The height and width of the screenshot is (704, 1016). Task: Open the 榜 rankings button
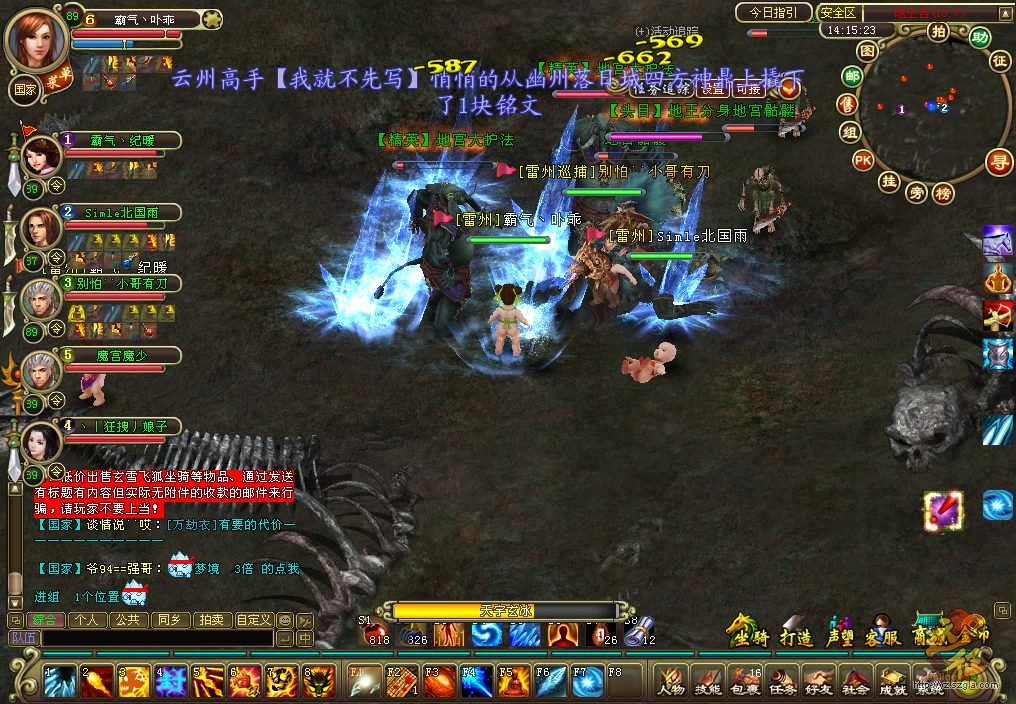coord(942,194)
